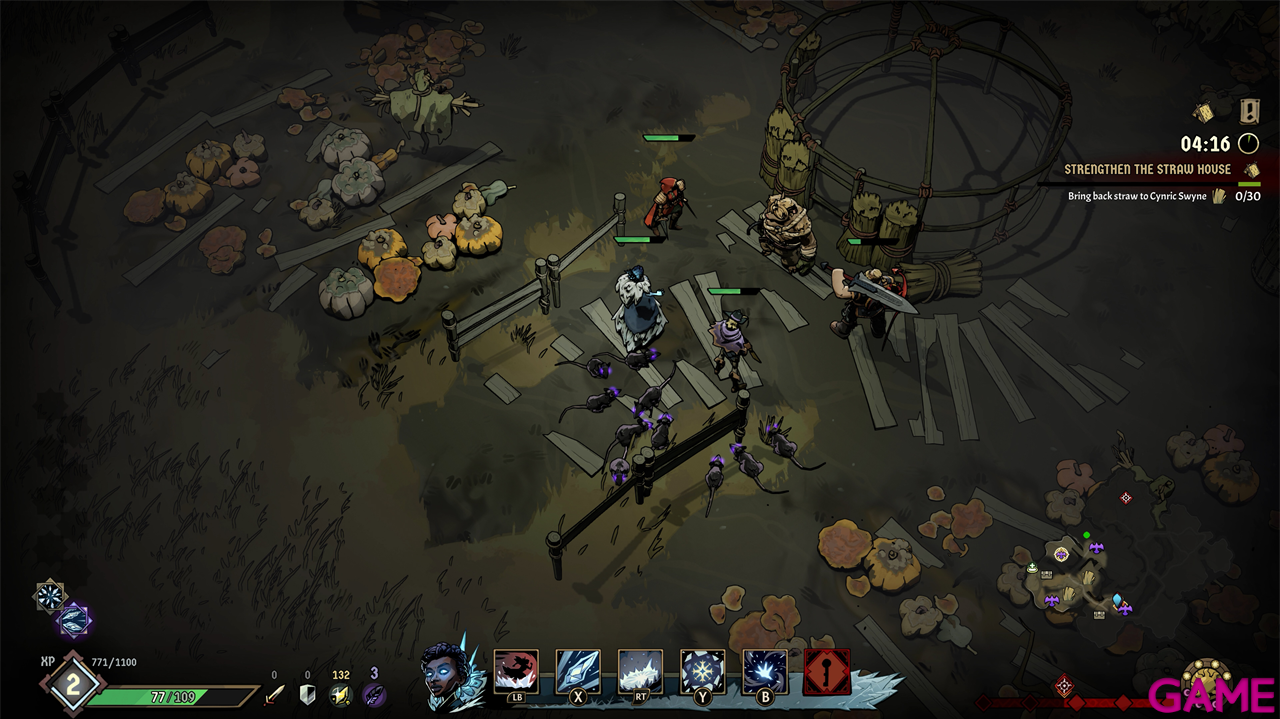Select the snowflake buff icon

pyautogui.click(x=49, y=596)
